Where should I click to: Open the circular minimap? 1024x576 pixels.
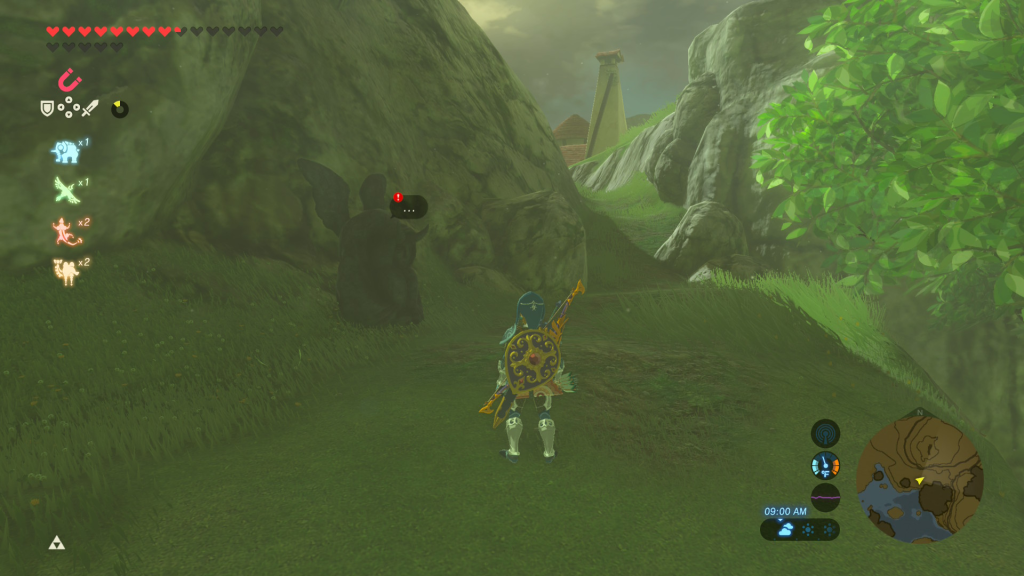[x=920, y=478]
